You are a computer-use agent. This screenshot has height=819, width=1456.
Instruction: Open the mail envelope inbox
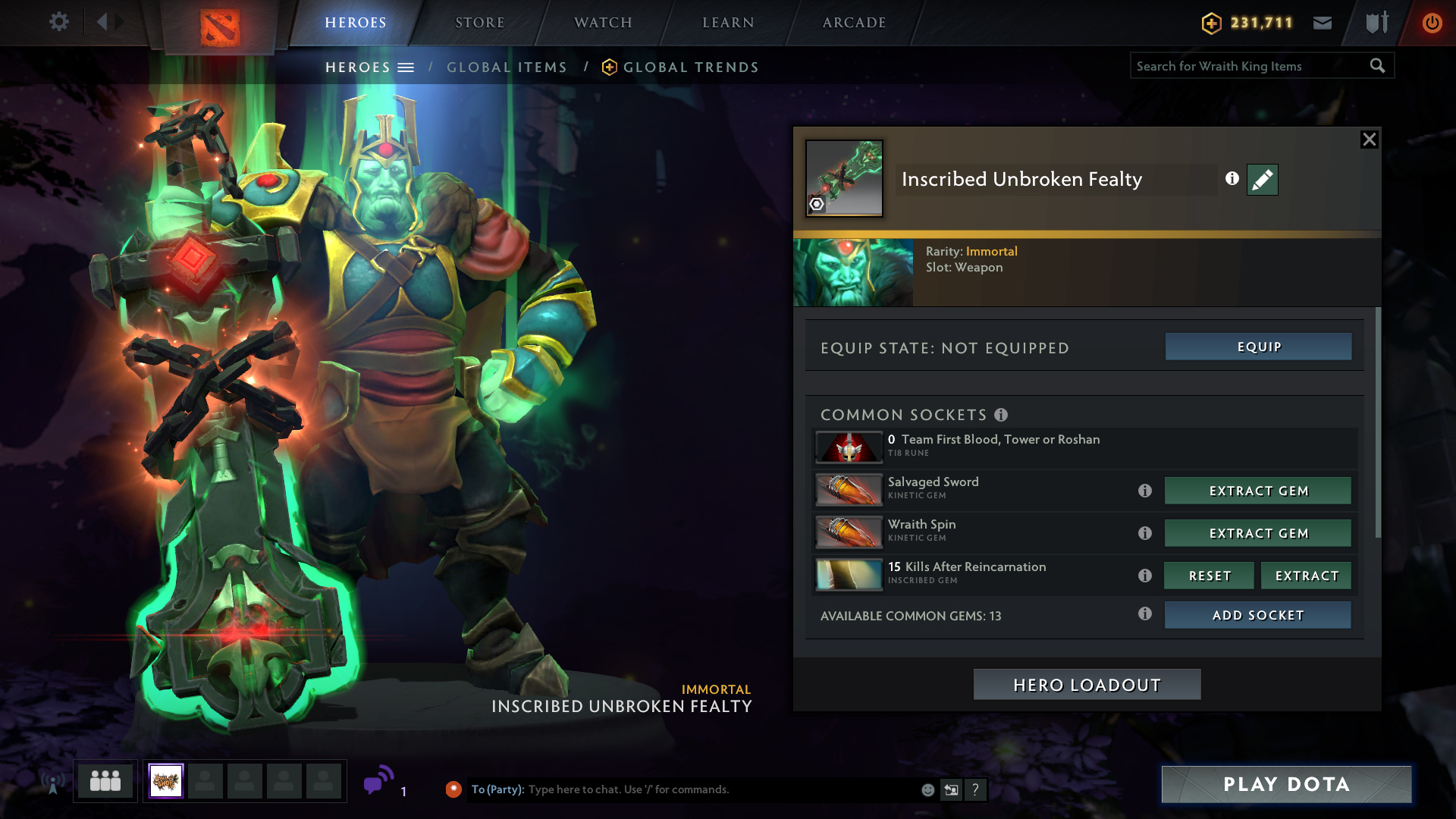point(1323,23)
